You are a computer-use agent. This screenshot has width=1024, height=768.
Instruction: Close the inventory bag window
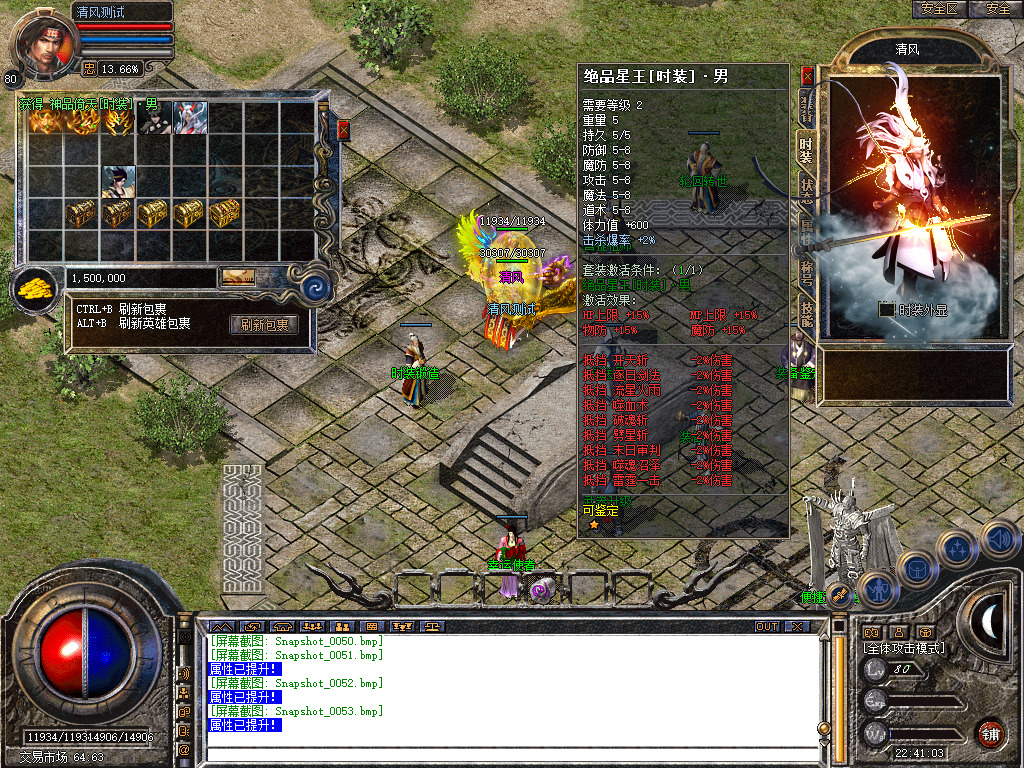point(343,130)
